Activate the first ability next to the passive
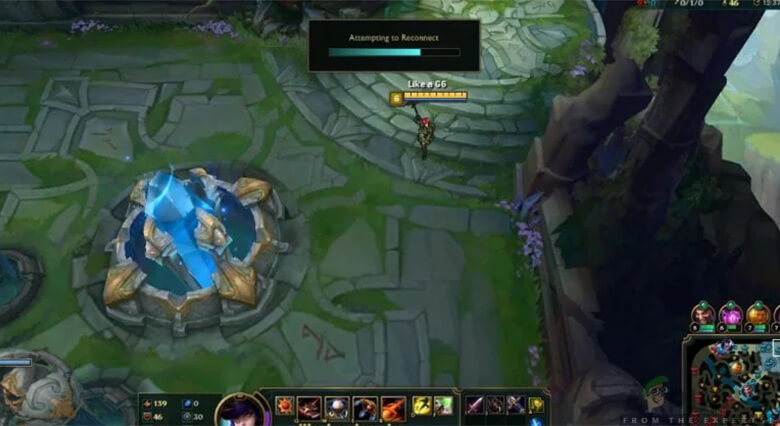 point(309,407)
